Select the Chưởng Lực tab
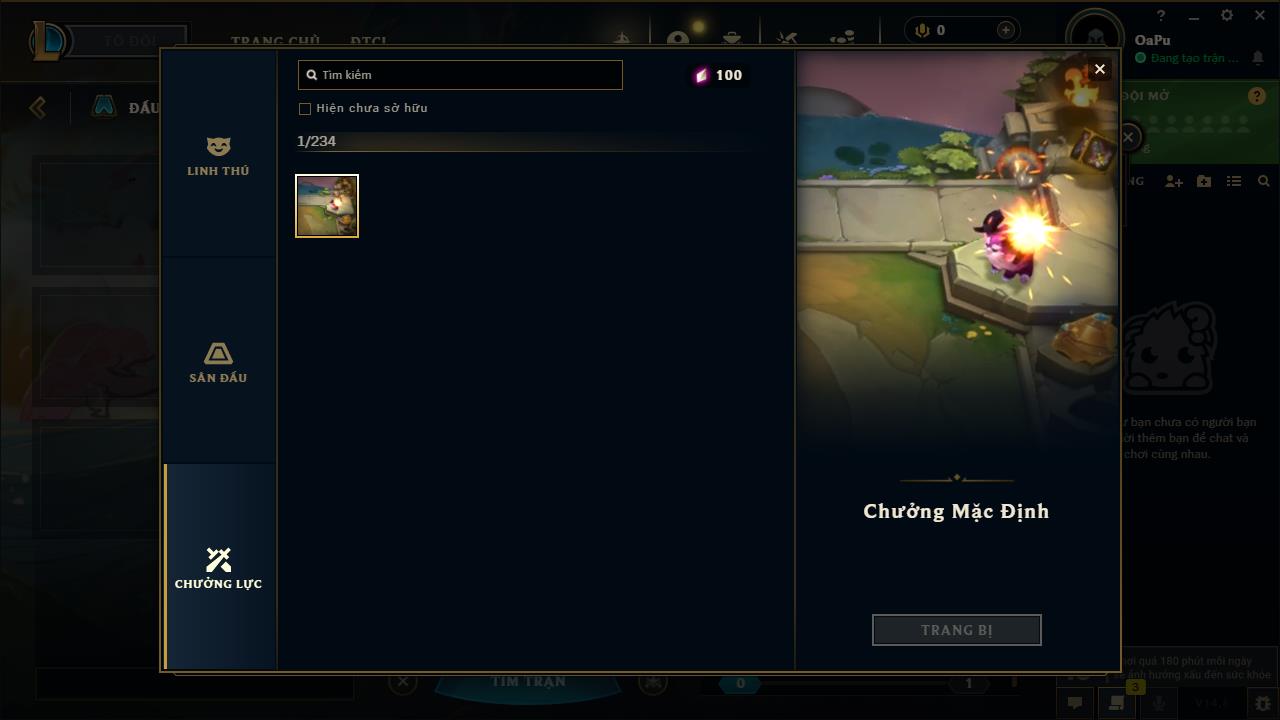Screen dimensions: 1280x720 point(218,568)
